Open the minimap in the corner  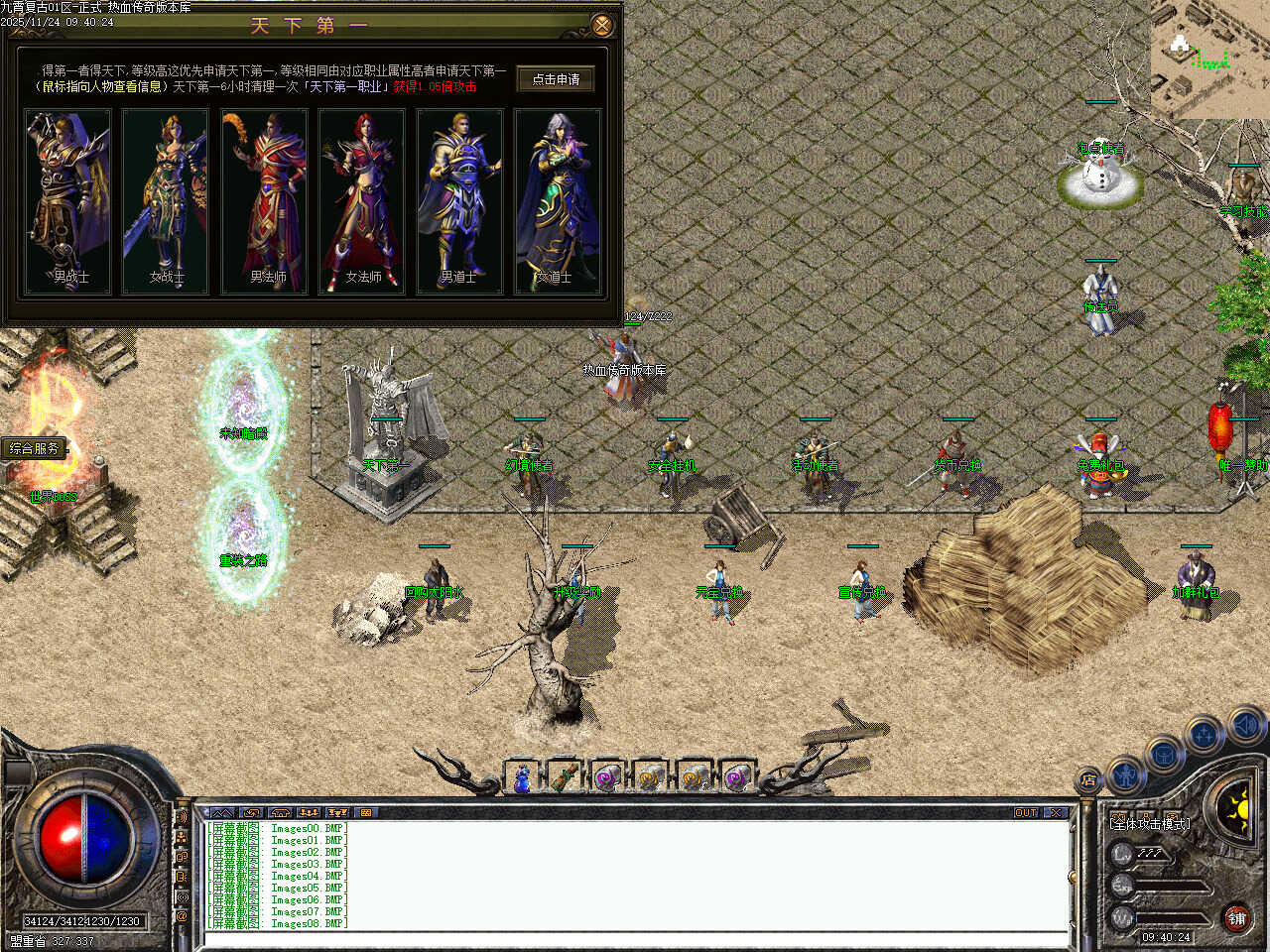(x=1209, y=58)
